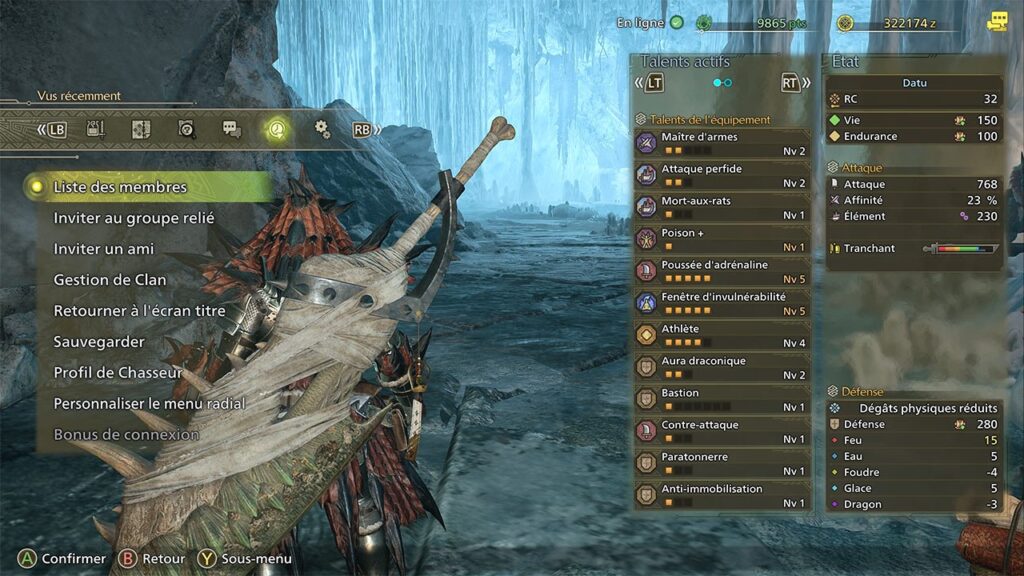Choose the Fenêtre d'invulnérabilité skill row
This screenshot has height=576, width=1024.
(x=722, y=304)
